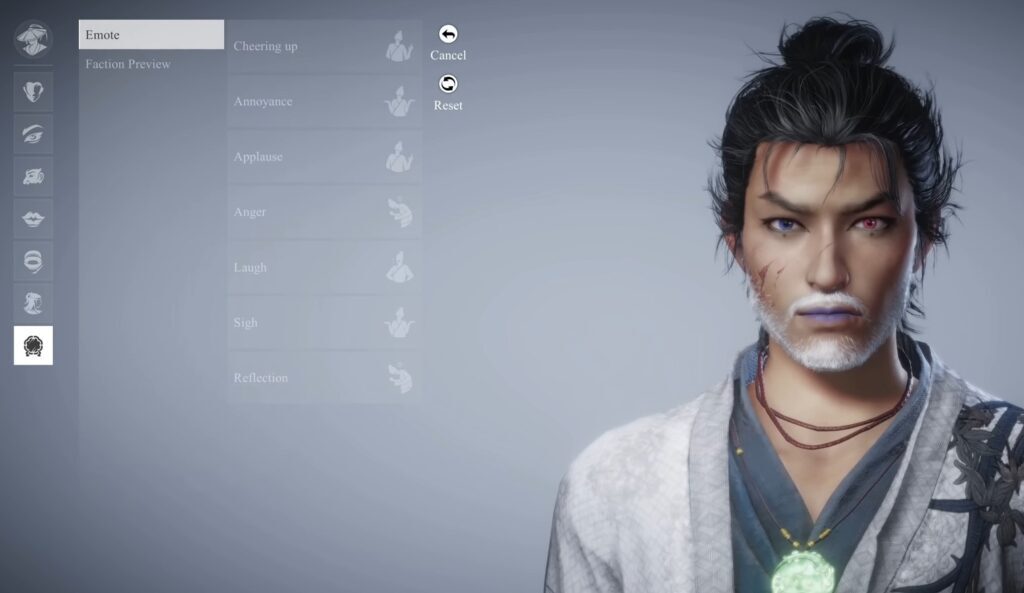The image size is (1024, 593).
Task: Preview the Applause emote
Action: pyautogui.click(x=324, y=157)
